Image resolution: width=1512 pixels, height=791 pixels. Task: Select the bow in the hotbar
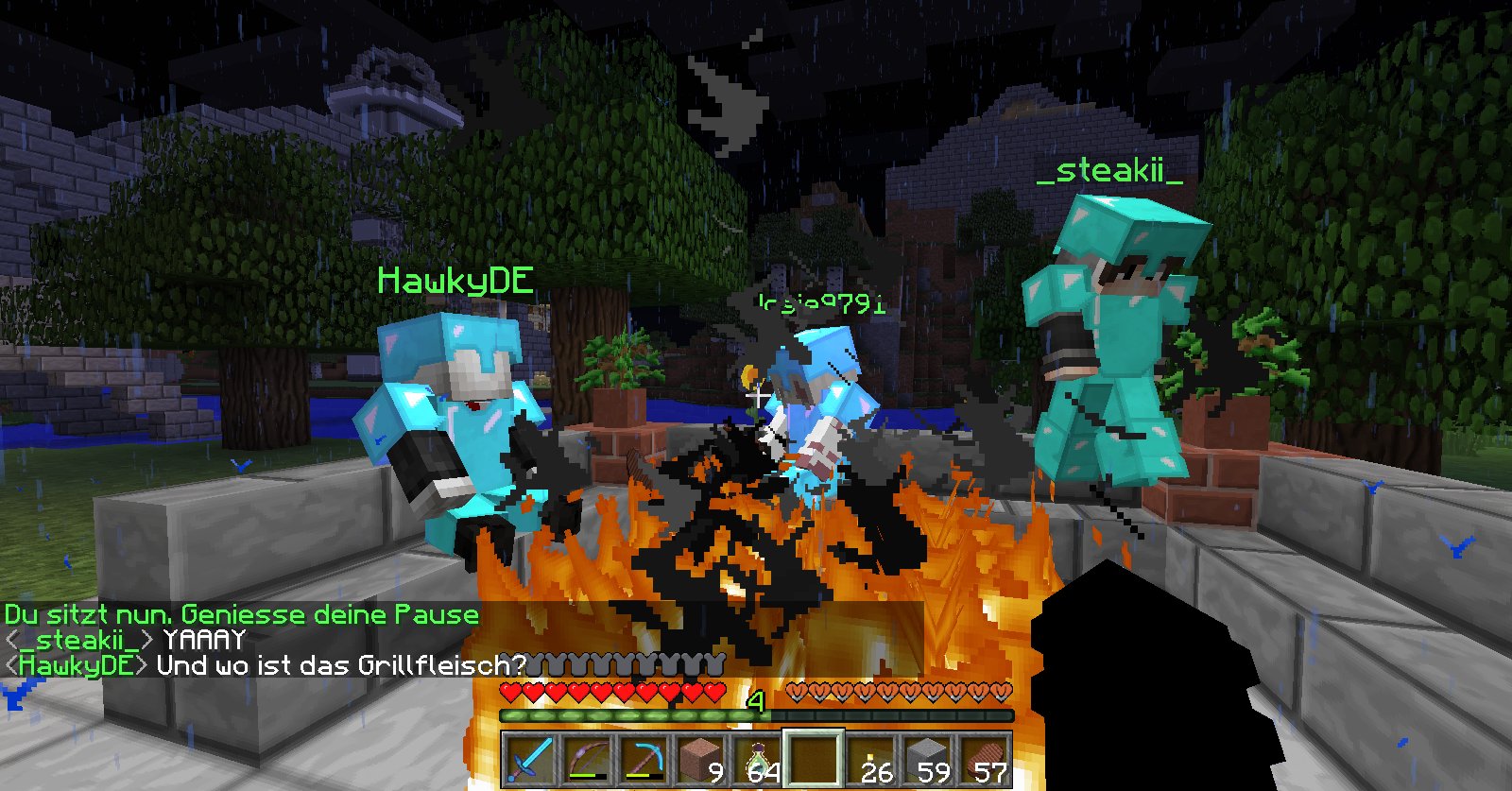pyautogui.click(x=587, y=759)
